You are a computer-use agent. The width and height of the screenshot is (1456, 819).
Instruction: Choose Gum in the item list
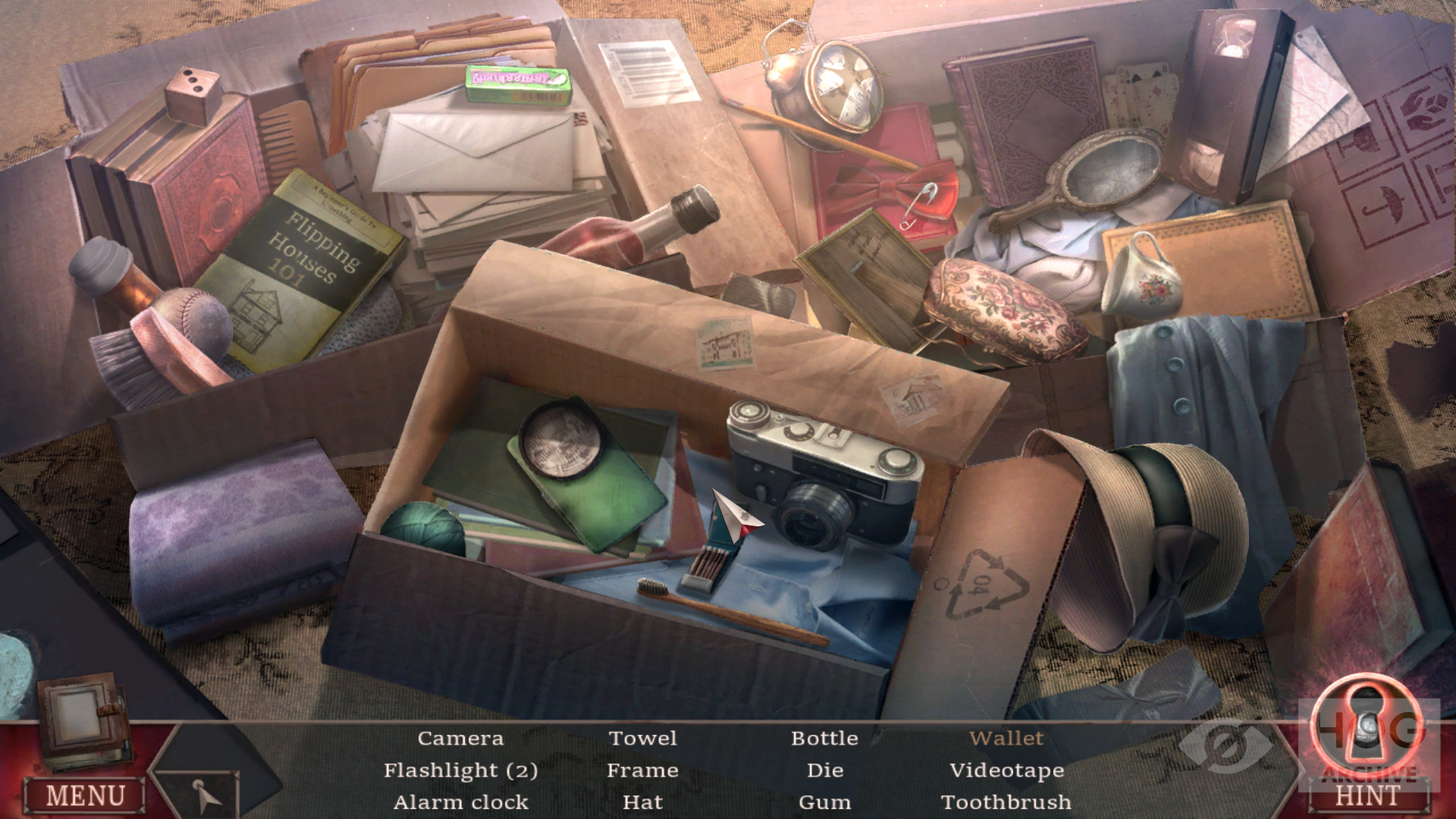coord(825,802)
